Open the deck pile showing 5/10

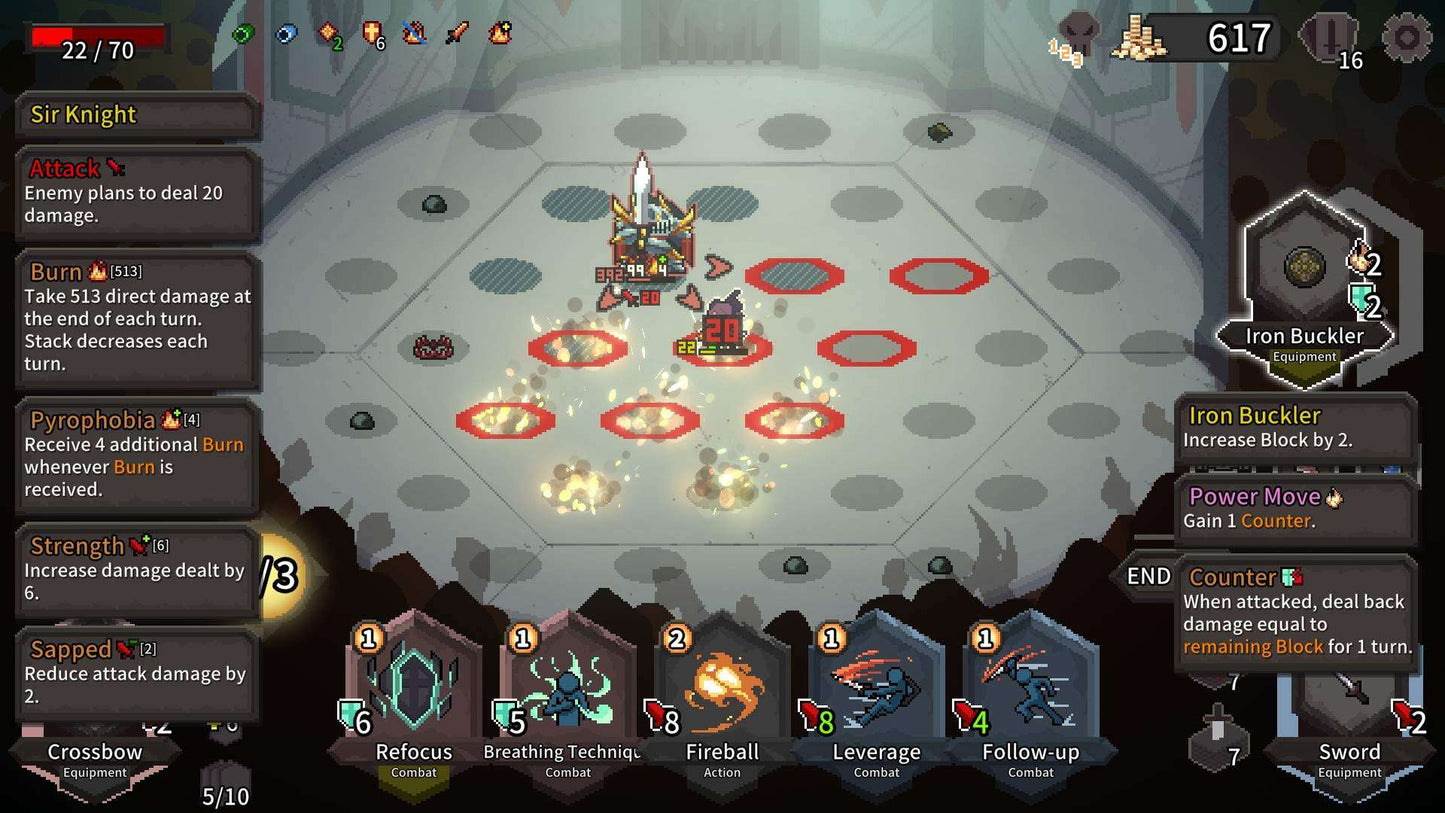pyautogui.click(x=225, y=785)
